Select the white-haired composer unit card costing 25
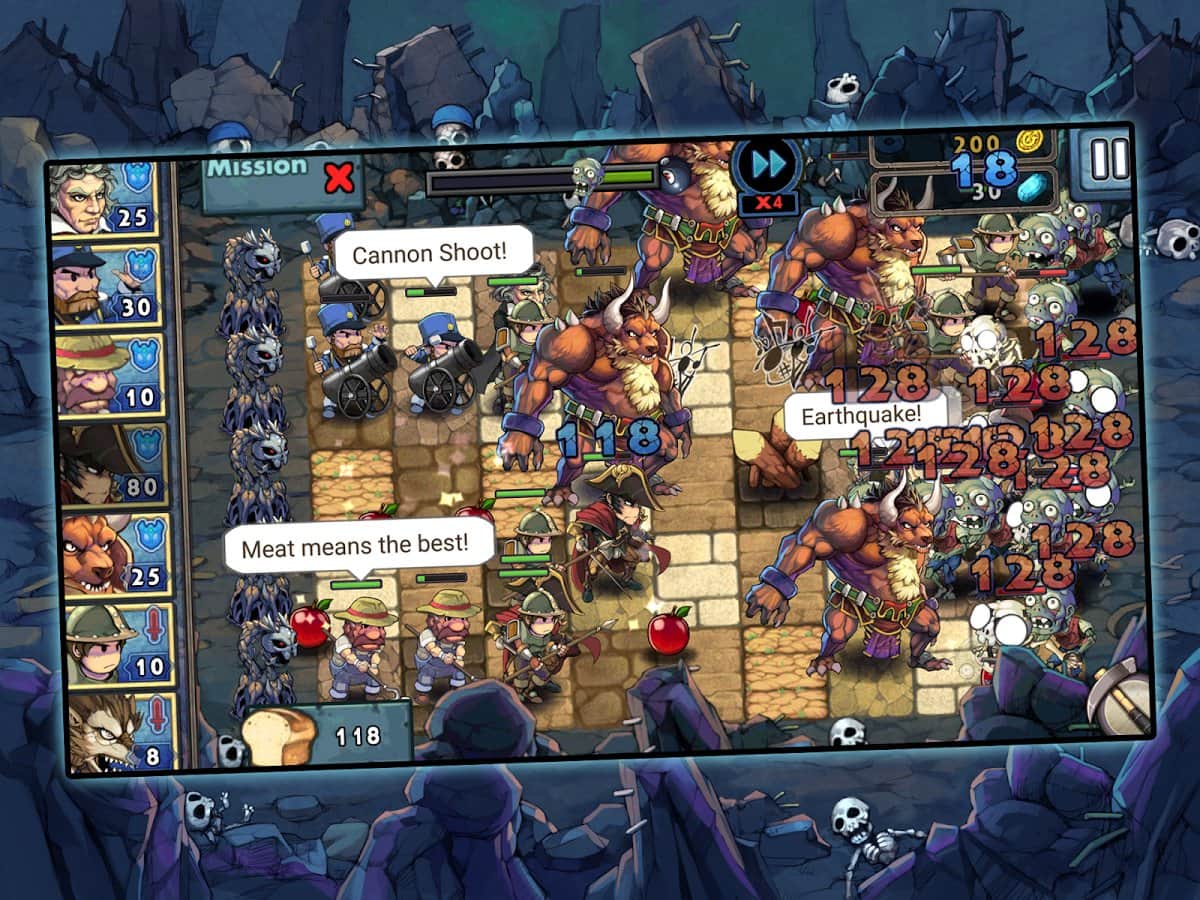 (106, 198)
